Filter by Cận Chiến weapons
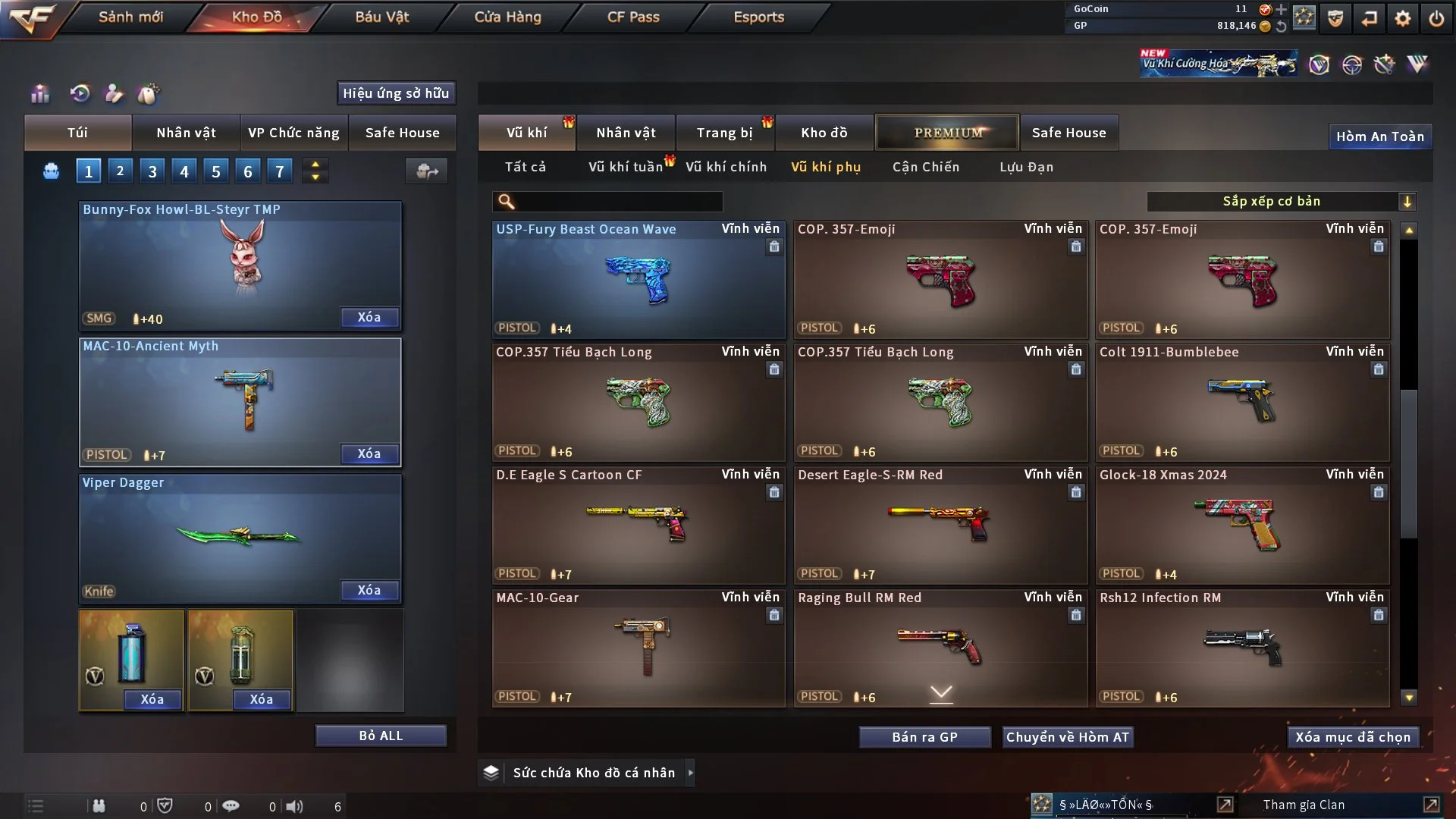 point(925,167)
